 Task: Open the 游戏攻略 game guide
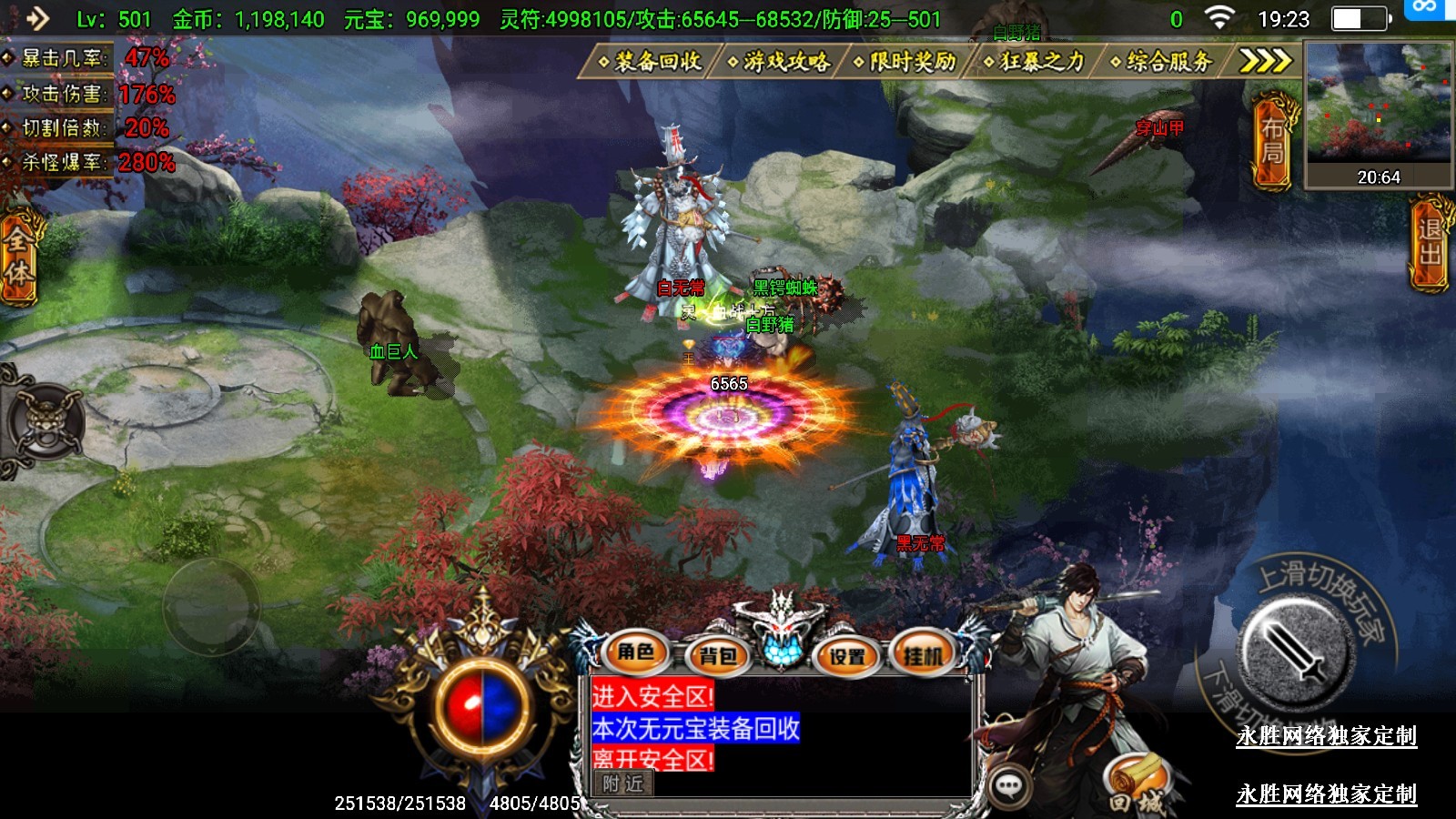(779, 61)
